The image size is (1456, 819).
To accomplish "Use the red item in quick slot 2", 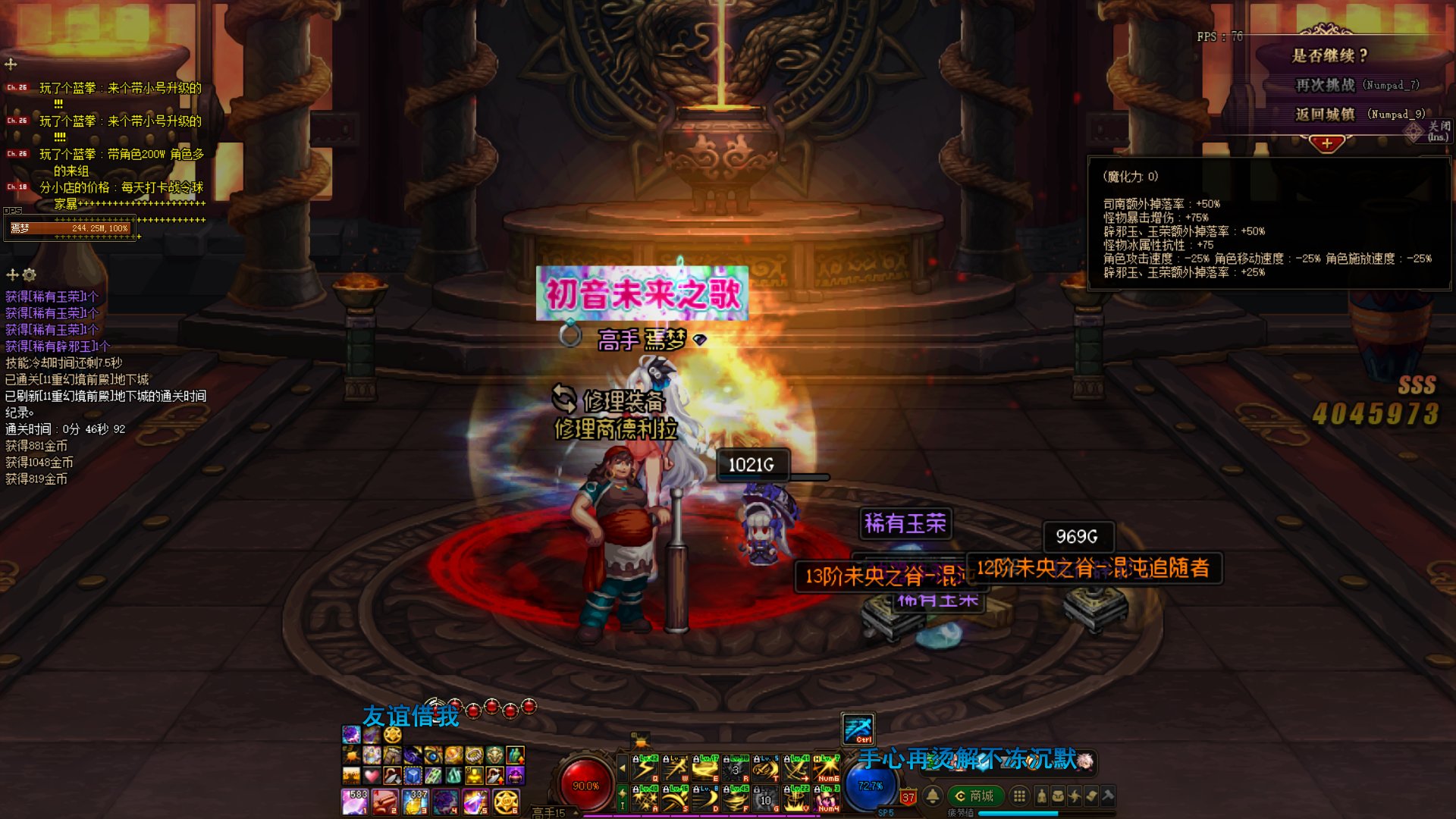I will pyautogui.click(x=385, y=801).
